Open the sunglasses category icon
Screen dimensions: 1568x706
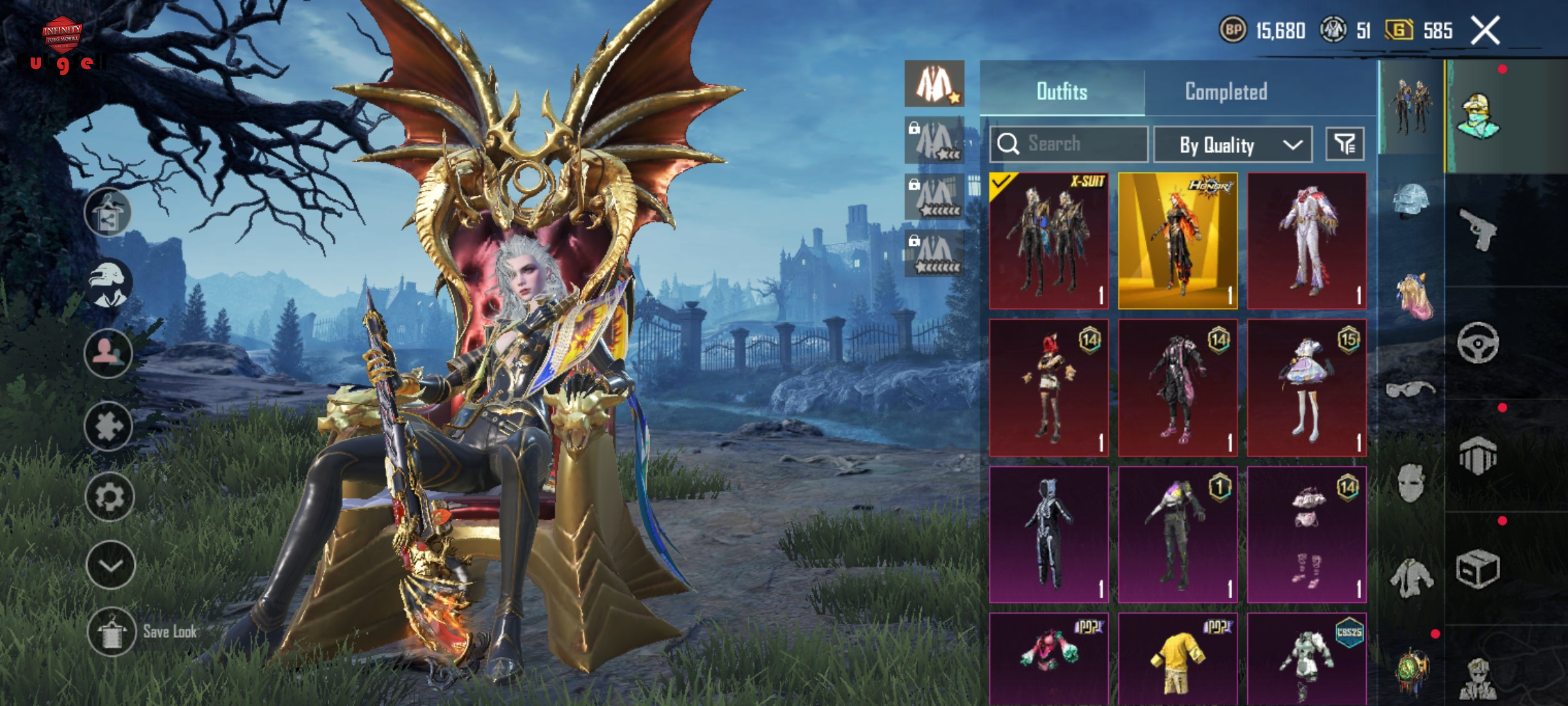(x=1411, y=390)
